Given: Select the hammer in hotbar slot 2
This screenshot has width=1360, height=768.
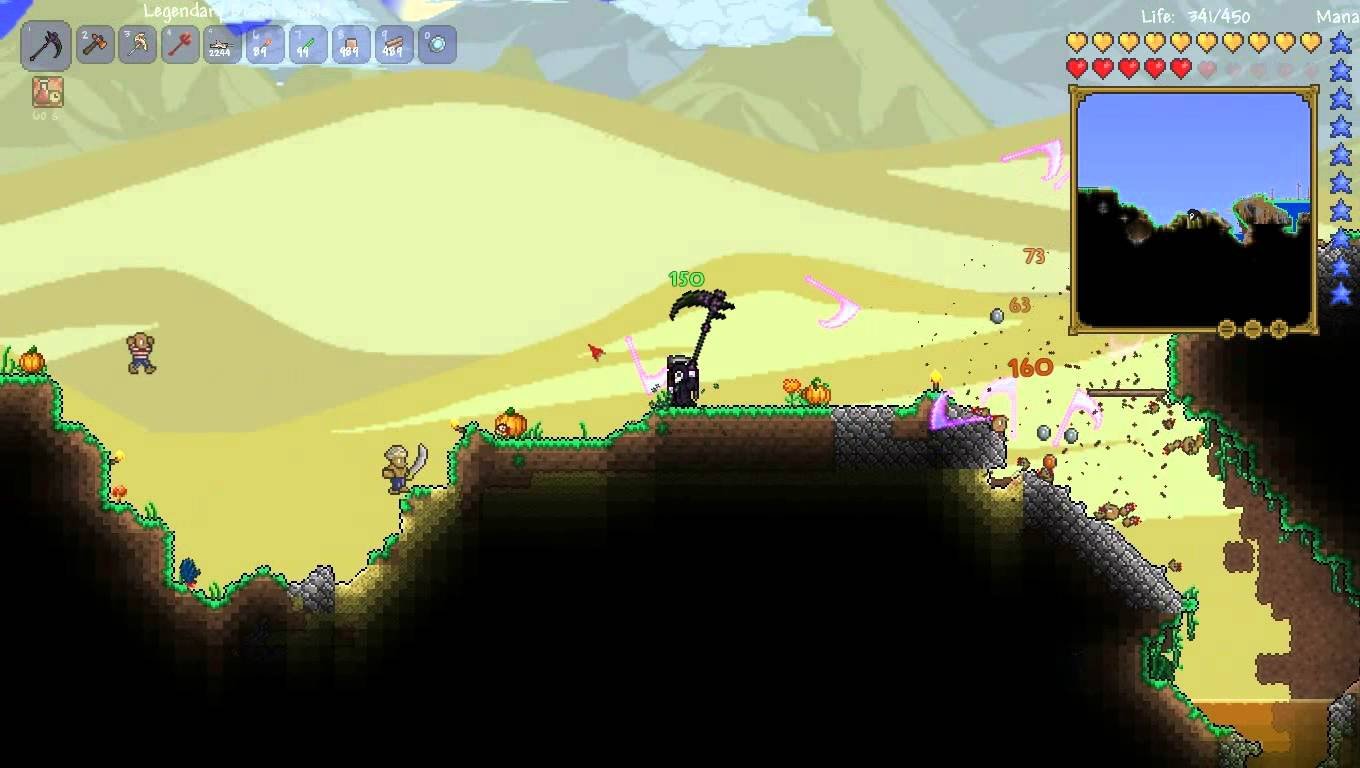Looking at the screenshot, I should tap(95, 44).
